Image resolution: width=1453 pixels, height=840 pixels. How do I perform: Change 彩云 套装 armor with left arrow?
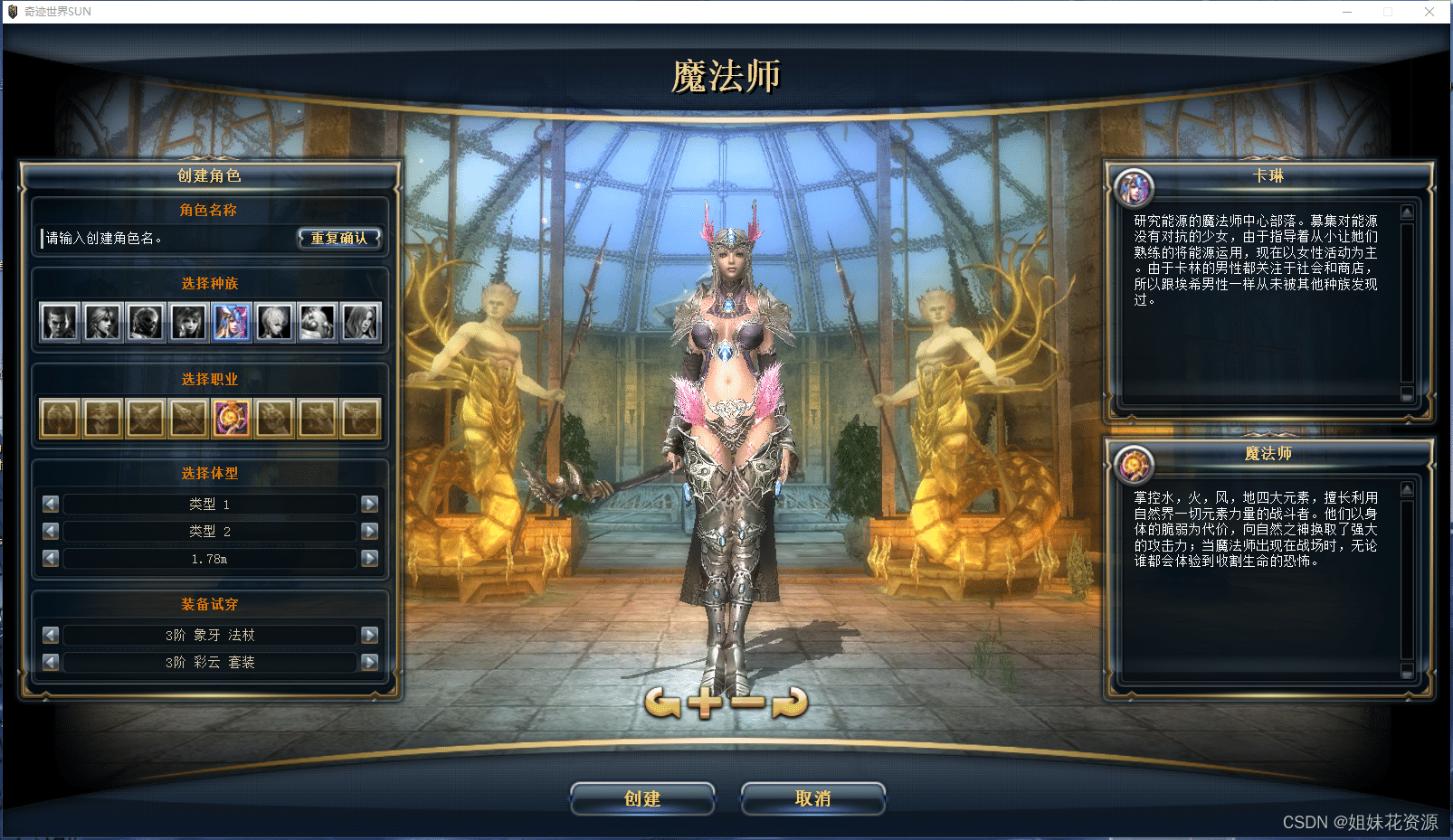(x=51, y=662)
